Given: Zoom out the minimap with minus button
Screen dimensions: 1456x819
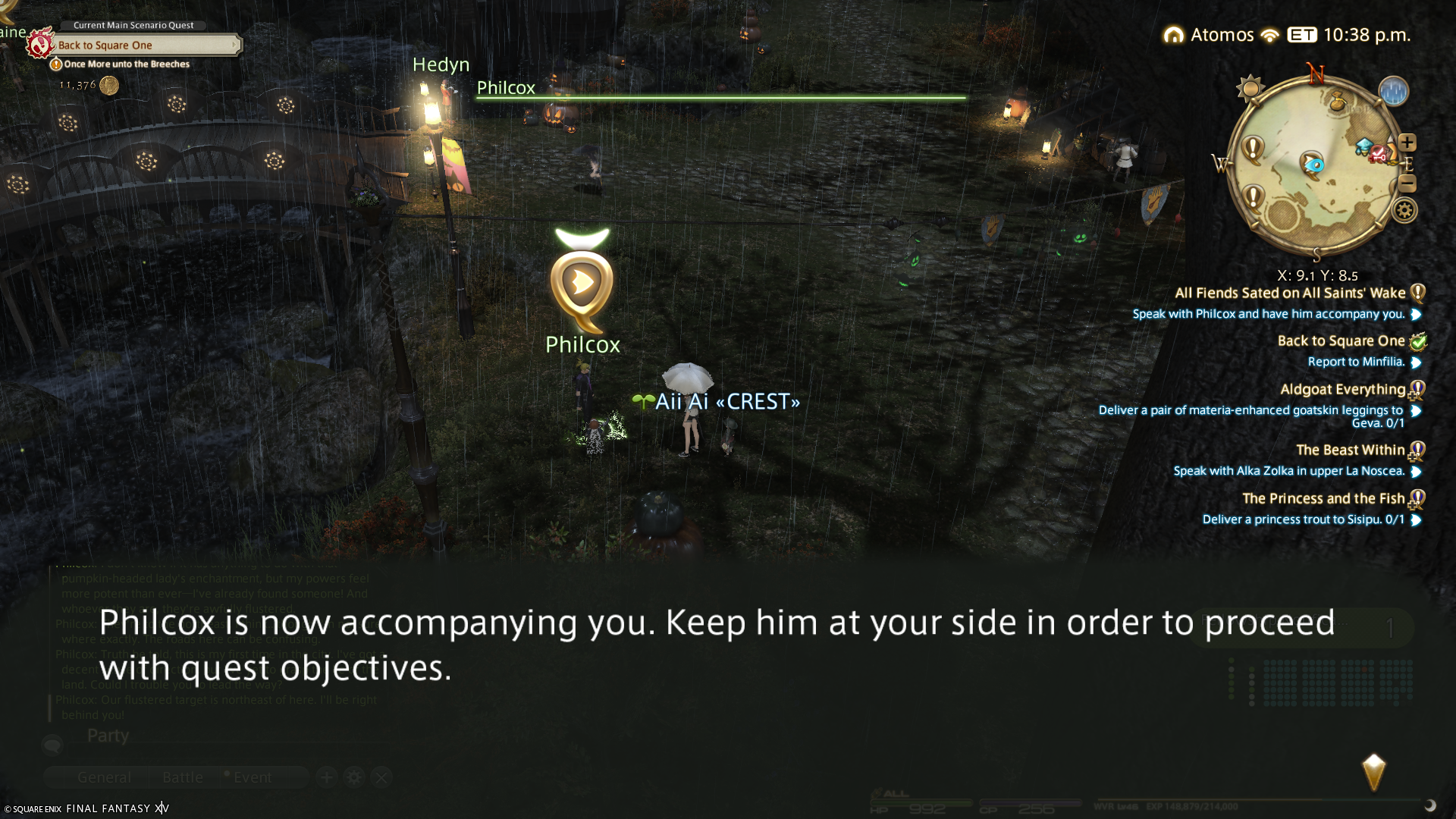Looking at the screenshot, I should pyautogui.click(x=1407, y=184).
